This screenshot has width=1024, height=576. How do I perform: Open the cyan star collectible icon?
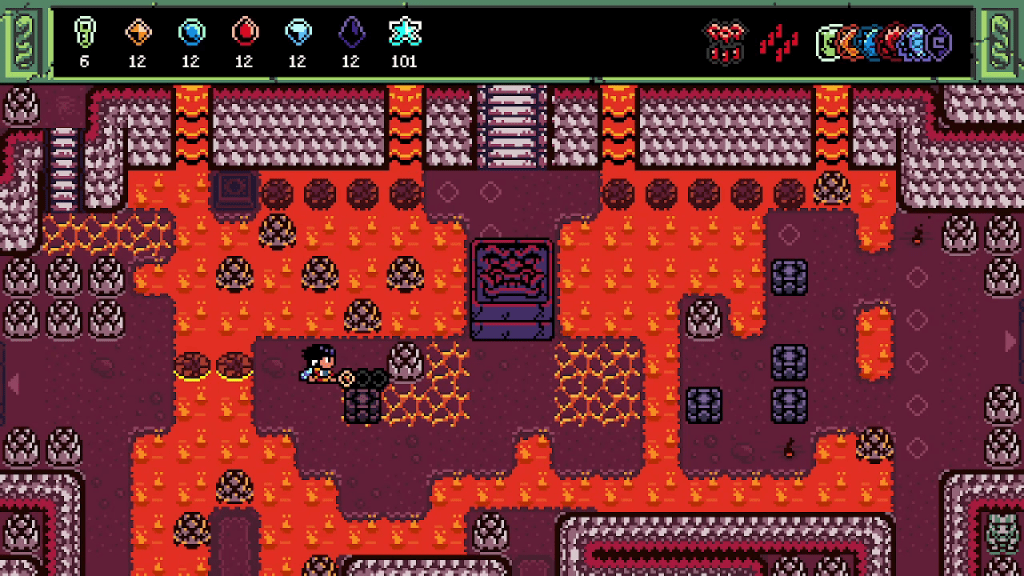[x=404, y=33]
